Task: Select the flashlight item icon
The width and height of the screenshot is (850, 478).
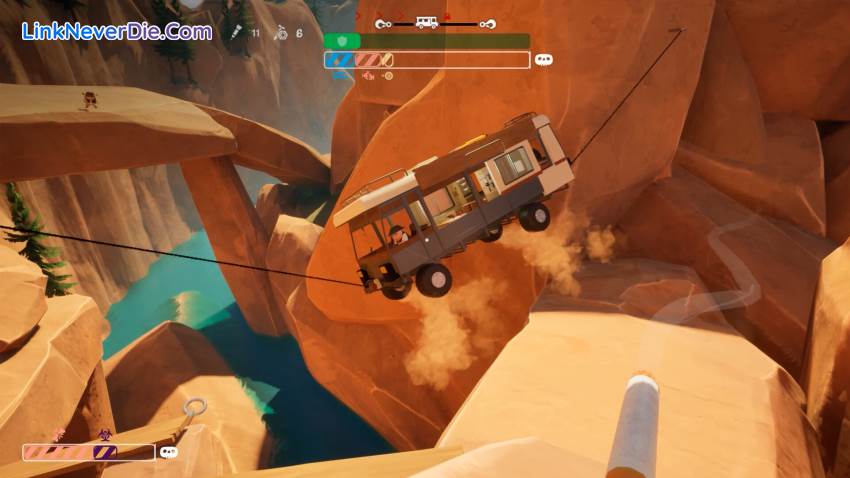Action: [x=237, y=33]
